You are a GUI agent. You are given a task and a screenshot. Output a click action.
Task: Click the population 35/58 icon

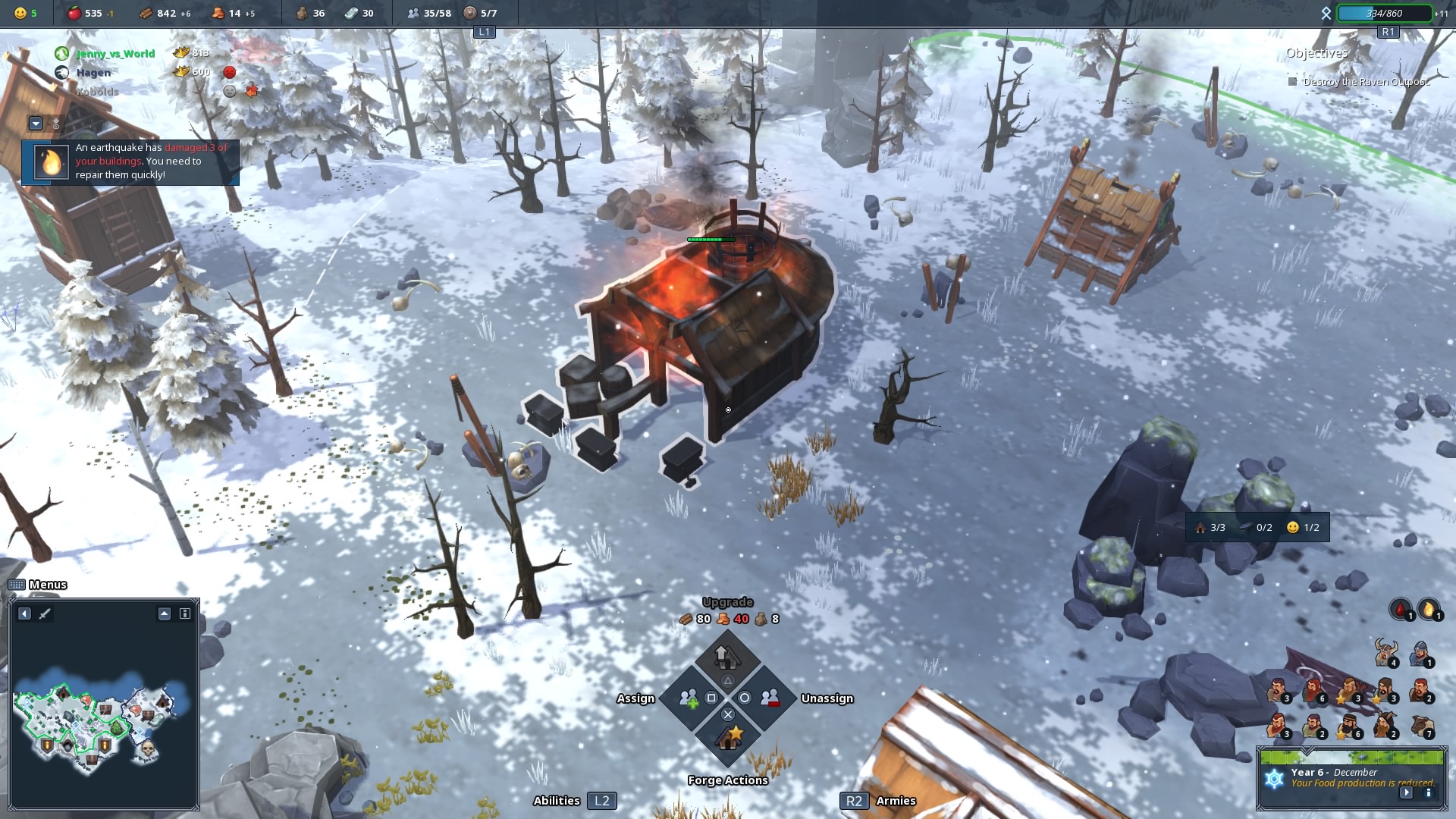(x=413, y=12)
